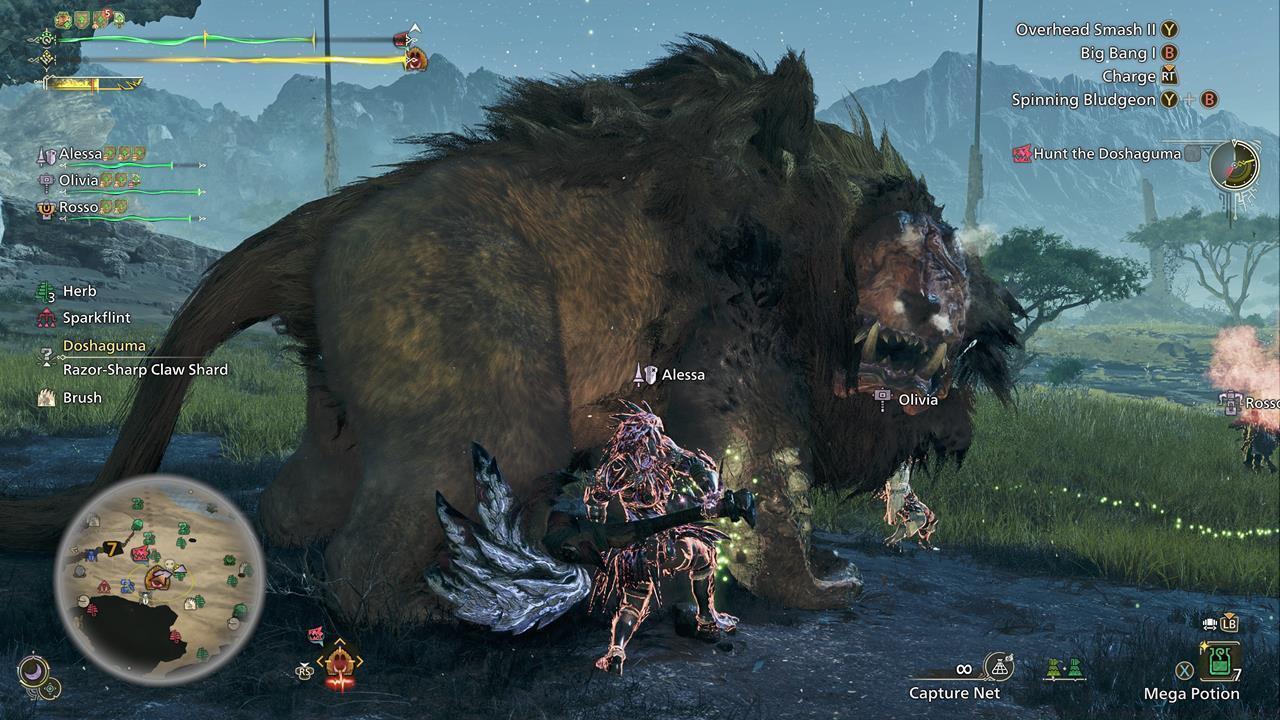The width and height of the screenshot is (1280, 720).
Task: Click the Herb icon in the item list
Action: tap(43, 290)
